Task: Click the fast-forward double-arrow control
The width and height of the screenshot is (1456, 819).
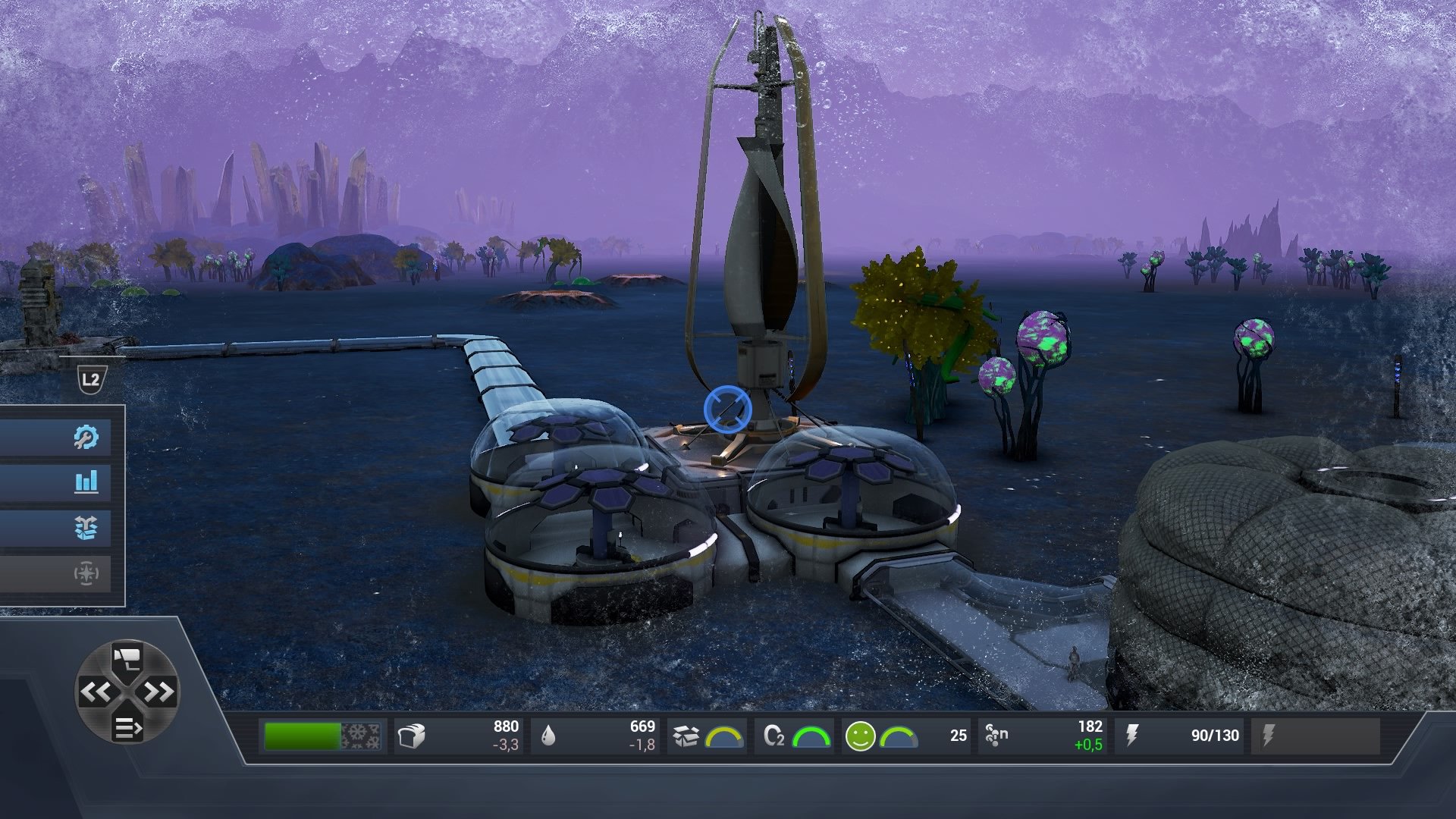Action: coord(158,692)
